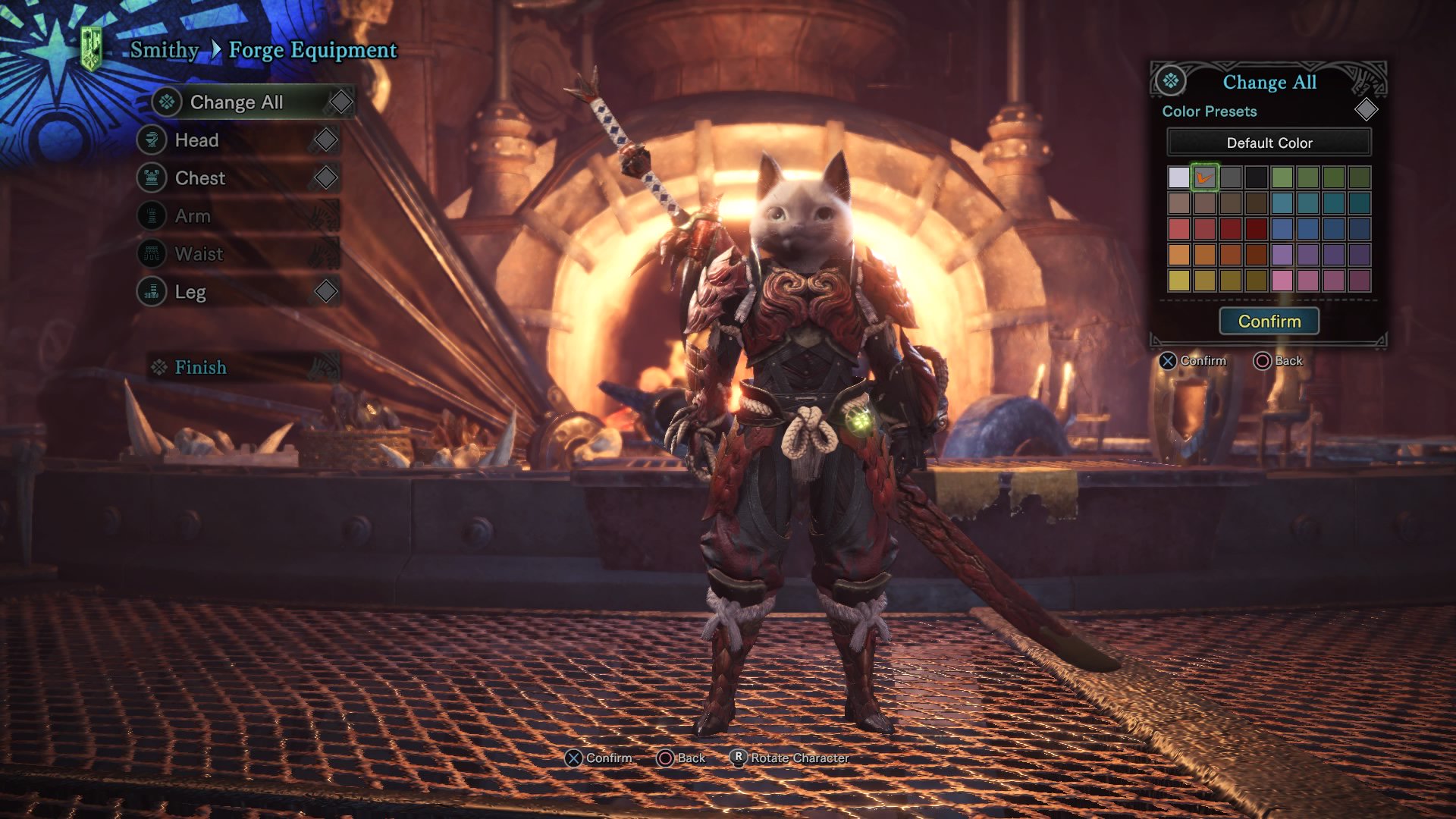Click the Finish section icon
The image size is (1456, 819).
158,367
